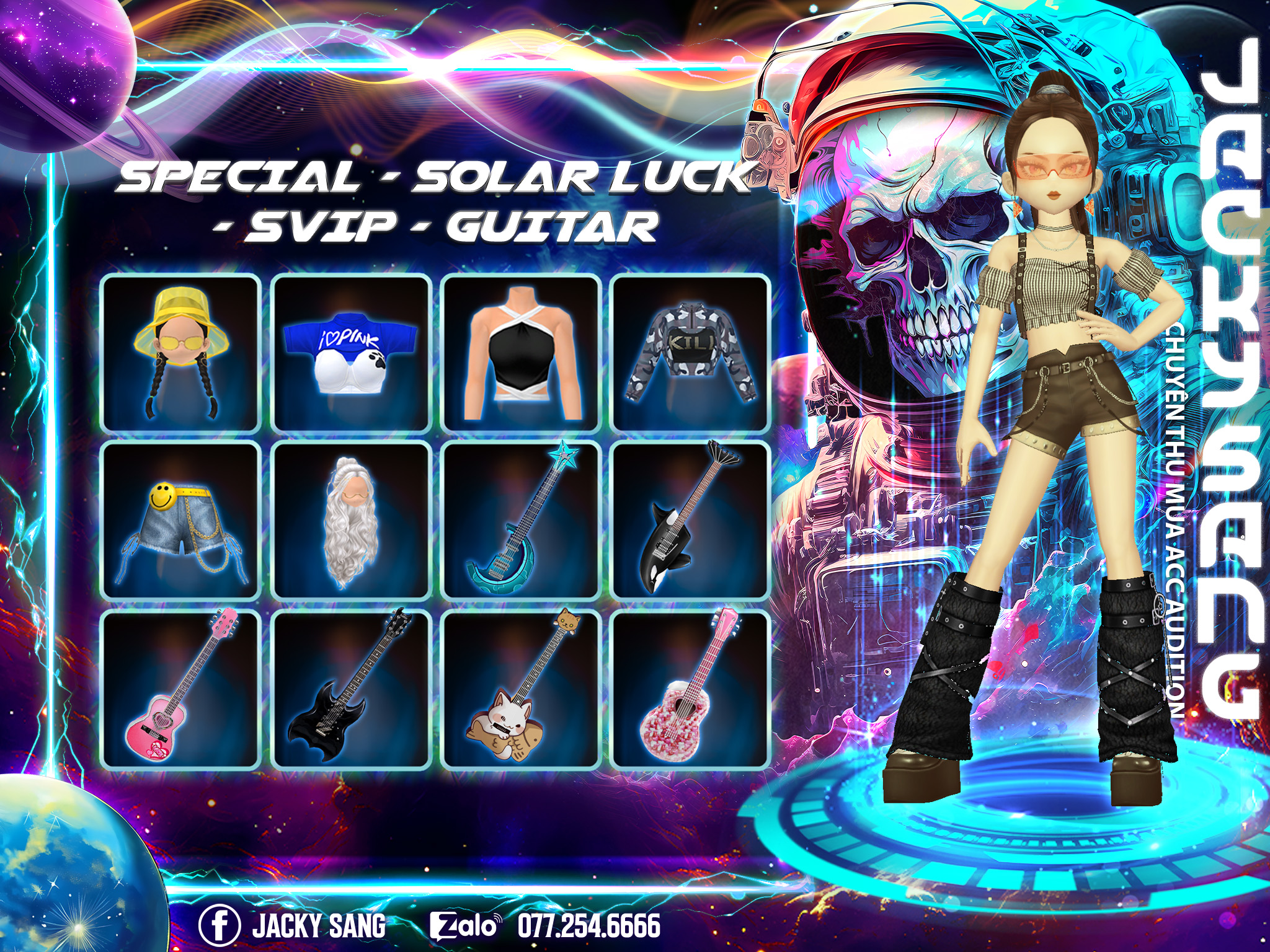Select the black halter top with white straps
This screenshot has width=1270, height=952.
pyautogui.click(x=520, y=353)
